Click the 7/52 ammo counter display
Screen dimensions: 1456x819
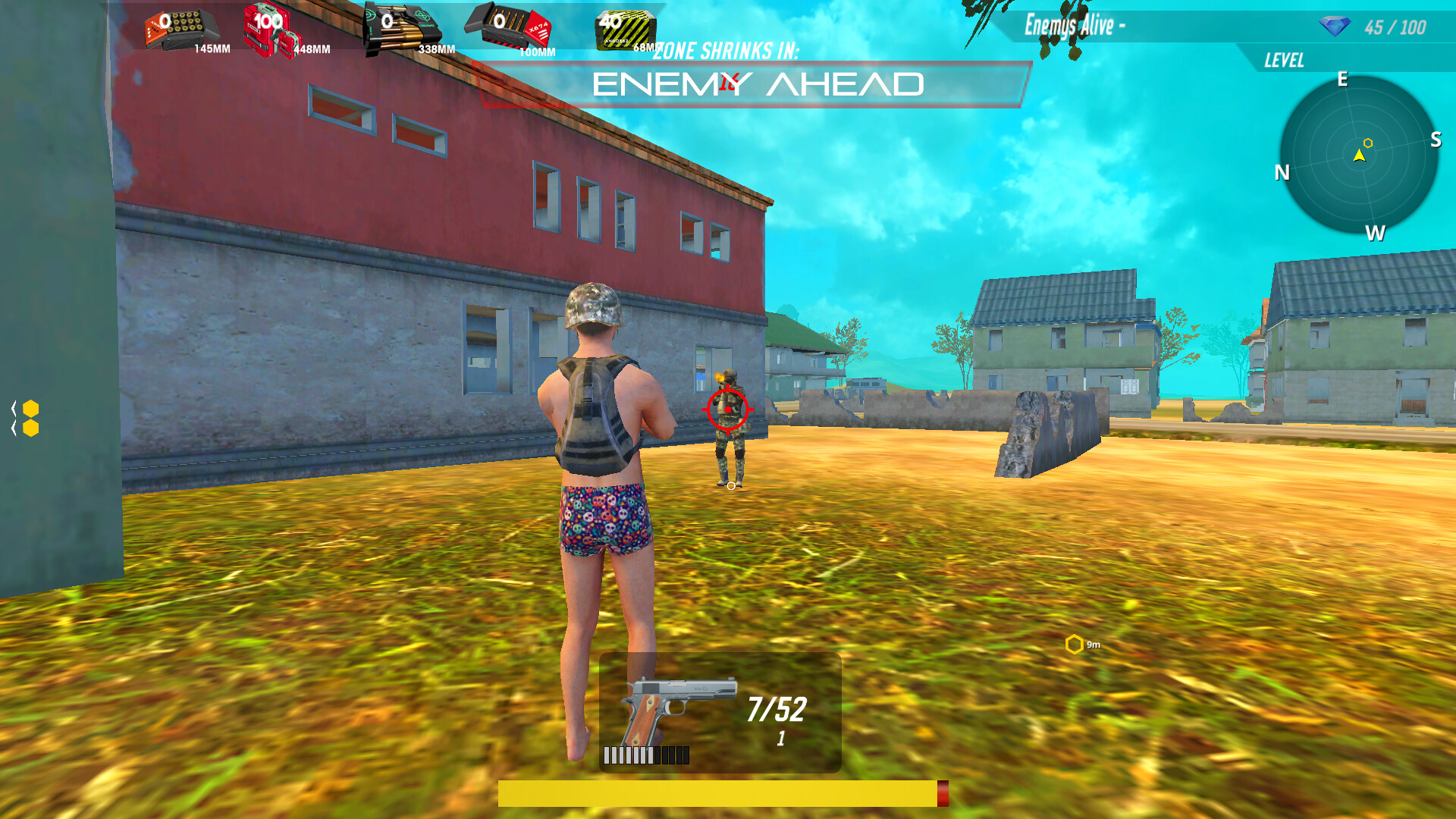[x=776, y=709]
